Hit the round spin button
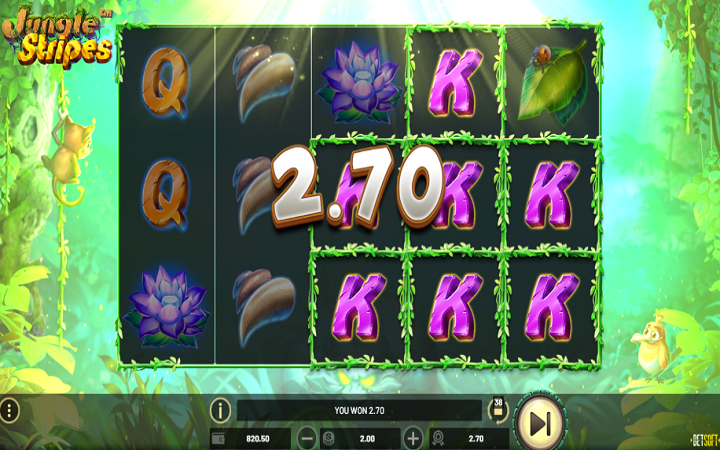The height and width of the screenshot is (450, 720). tap(540, 424)
